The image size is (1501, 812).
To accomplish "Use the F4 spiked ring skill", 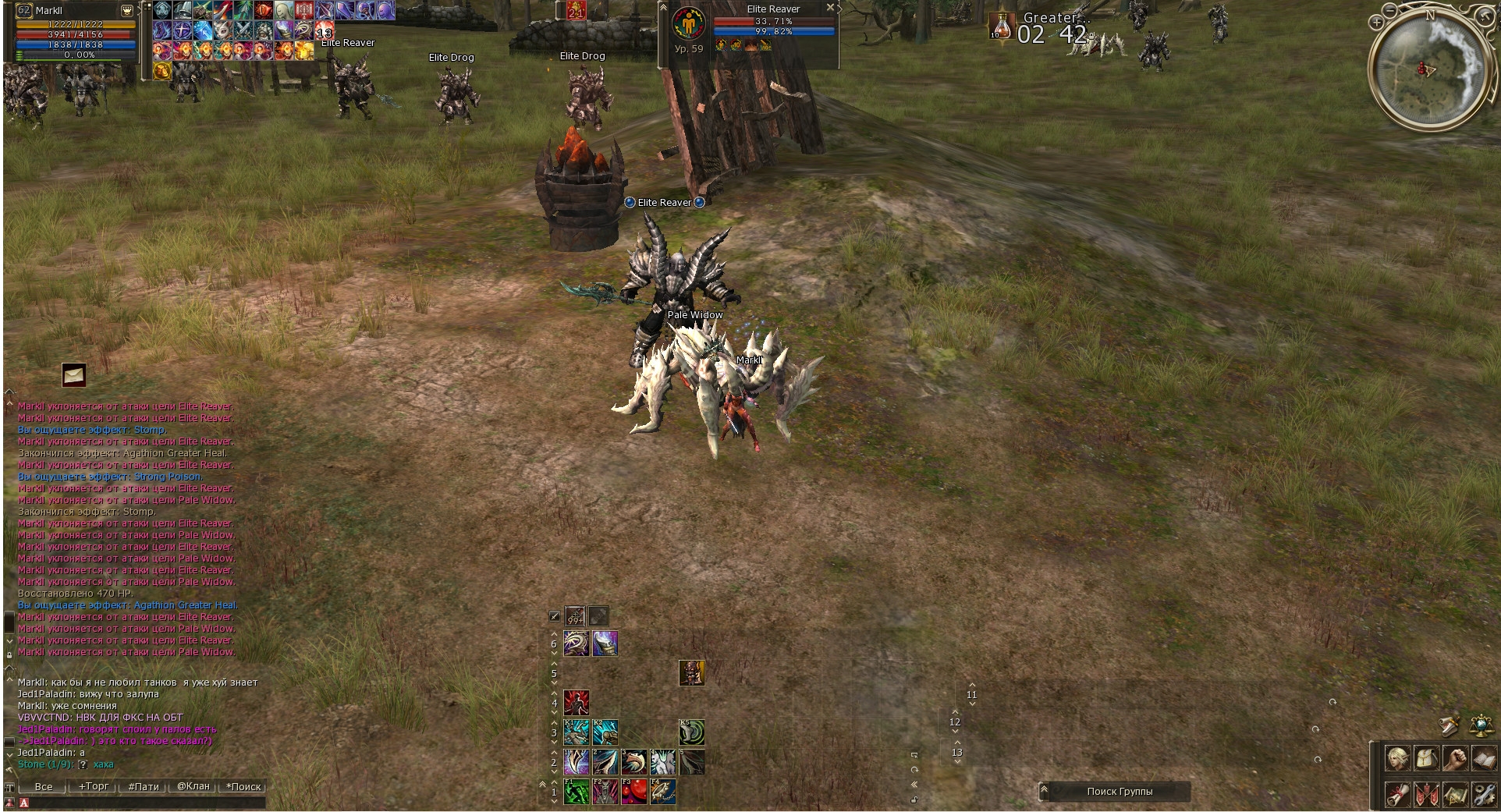I will click(x=662, y=792).
